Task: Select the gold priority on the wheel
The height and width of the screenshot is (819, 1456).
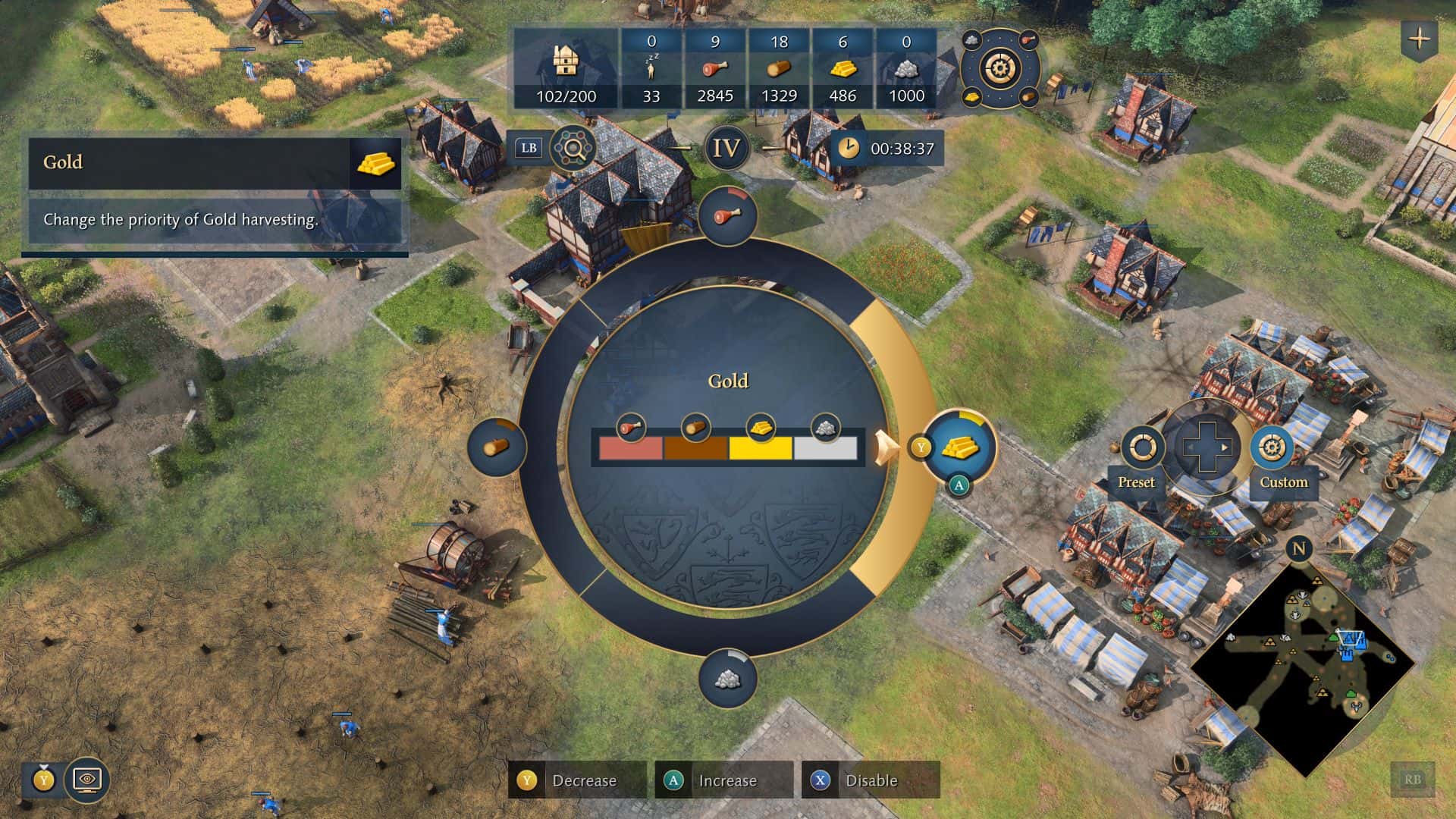Action: point(960,446)
